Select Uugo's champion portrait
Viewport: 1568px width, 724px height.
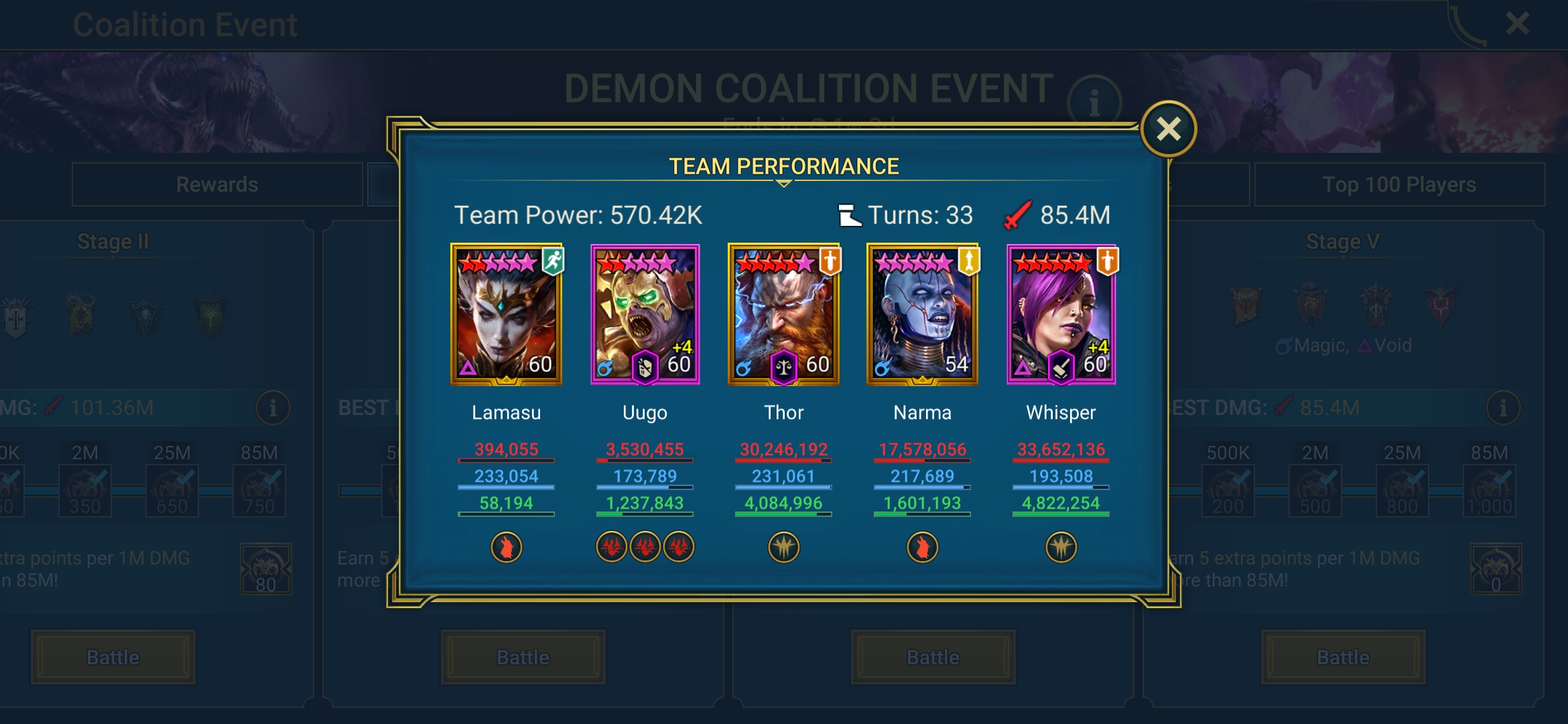(x=645, y=314)
